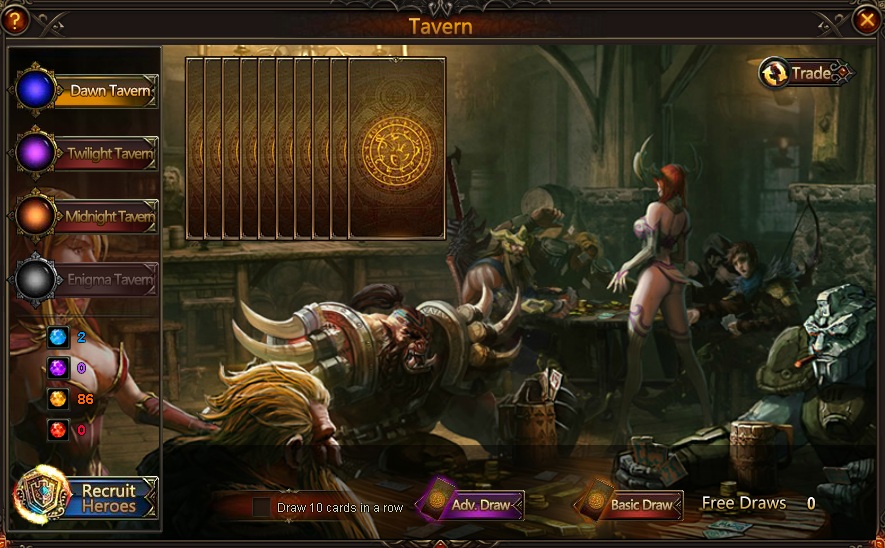Perform an Adv. Draw
885x548 pixels.
471,504
